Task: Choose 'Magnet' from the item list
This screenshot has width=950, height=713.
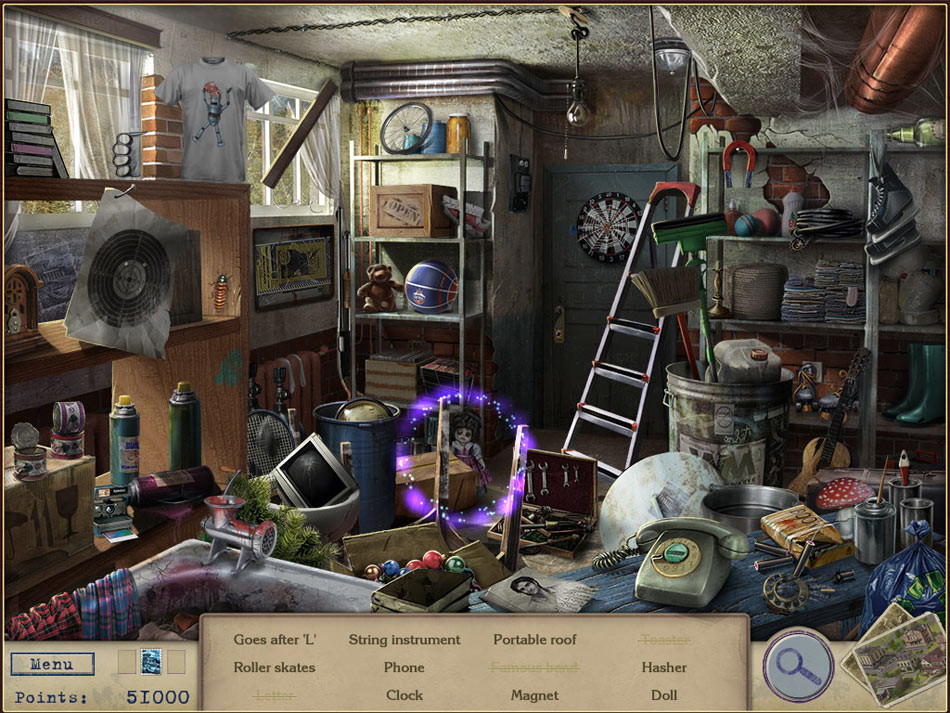Action: click(x=535, y=695)
